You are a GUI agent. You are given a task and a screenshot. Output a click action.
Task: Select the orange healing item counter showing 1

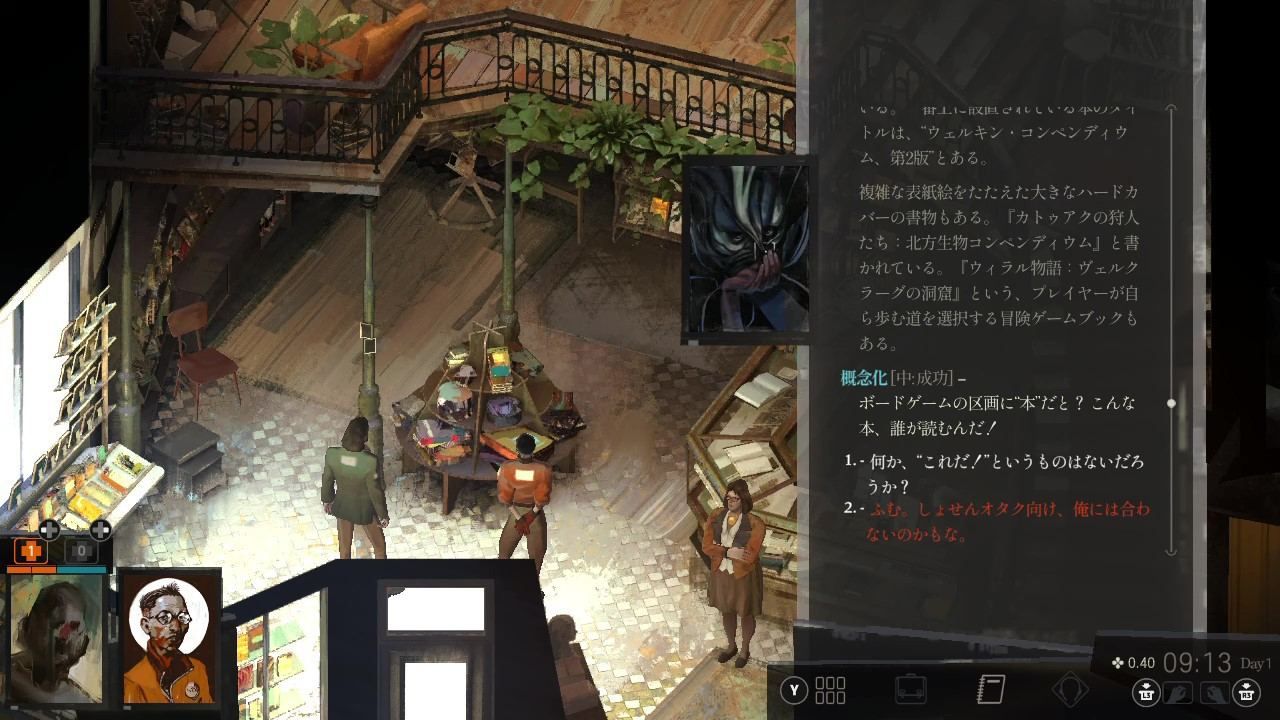pyautogui.click(x=31, y=550)
